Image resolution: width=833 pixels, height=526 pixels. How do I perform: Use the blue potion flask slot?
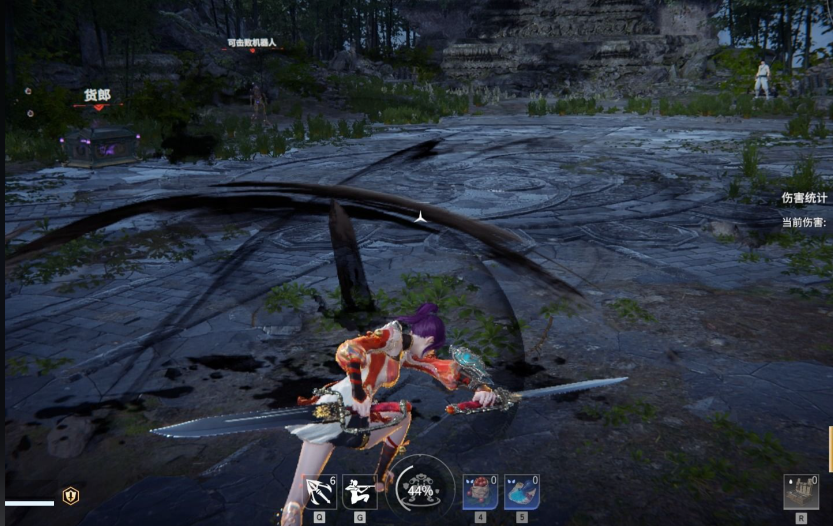pyautogui.click(x=521, y=492)
